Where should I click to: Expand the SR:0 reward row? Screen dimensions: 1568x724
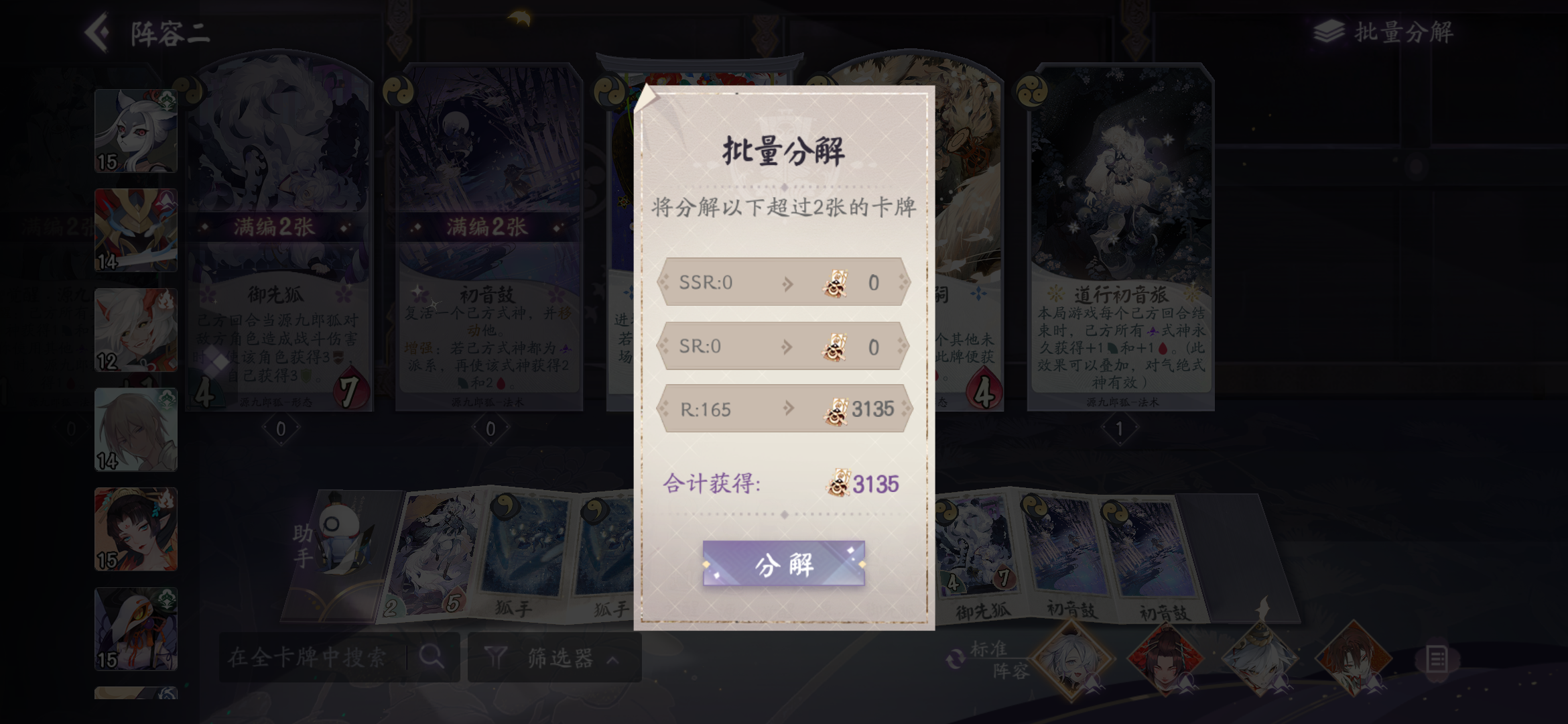click(x=784, y=346)
